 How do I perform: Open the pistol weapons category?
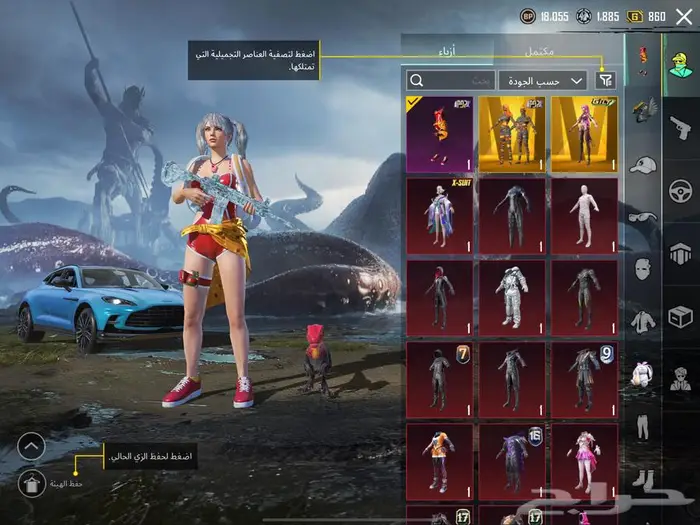(x=680, y=126)
